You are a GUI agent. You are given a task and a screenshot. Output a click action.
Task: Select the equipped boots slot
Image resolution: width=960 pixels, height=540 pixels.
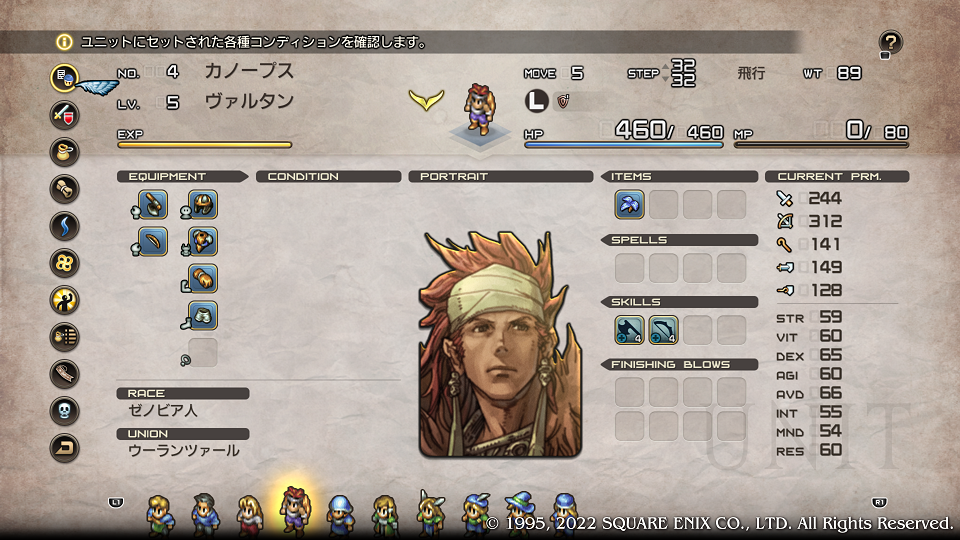coord(203,316)
